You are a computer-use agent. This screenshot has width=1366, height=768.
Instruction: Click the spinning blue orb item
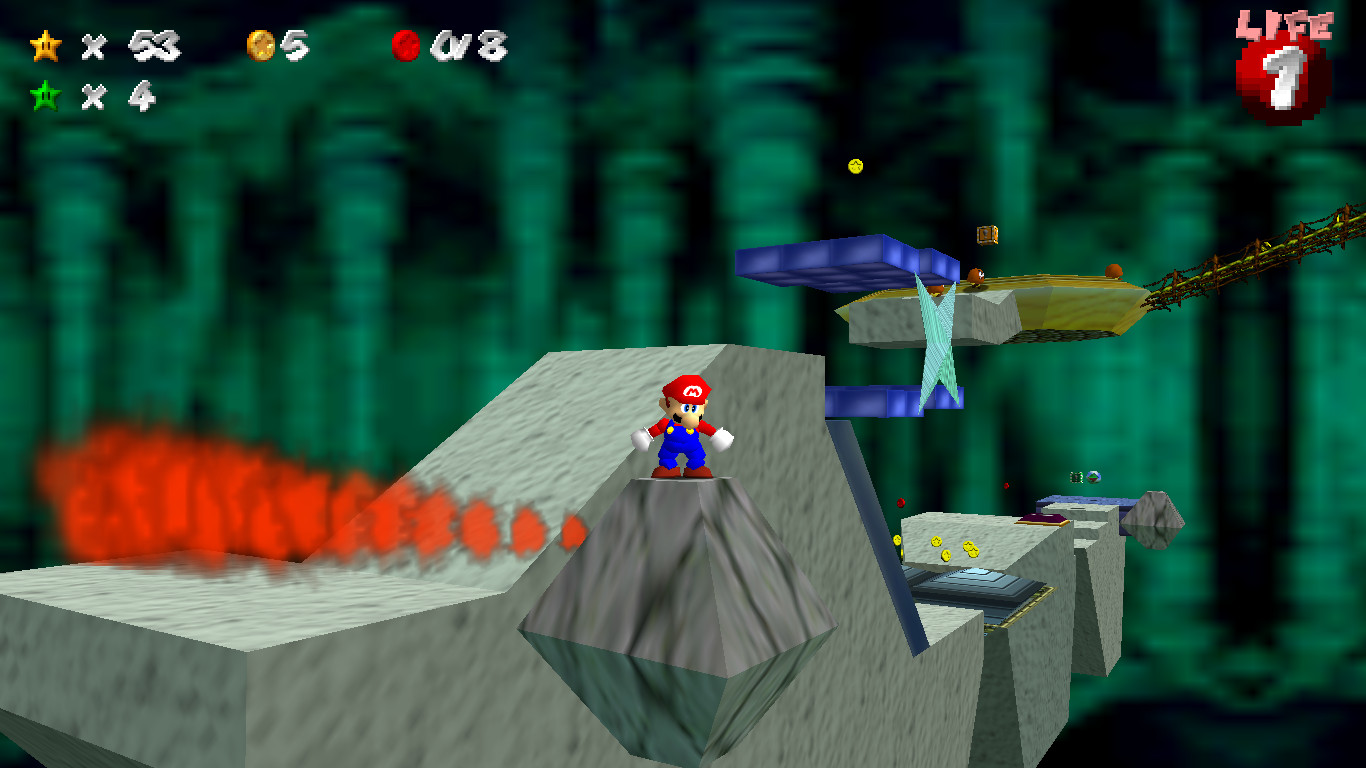[x=1094, y=476]
